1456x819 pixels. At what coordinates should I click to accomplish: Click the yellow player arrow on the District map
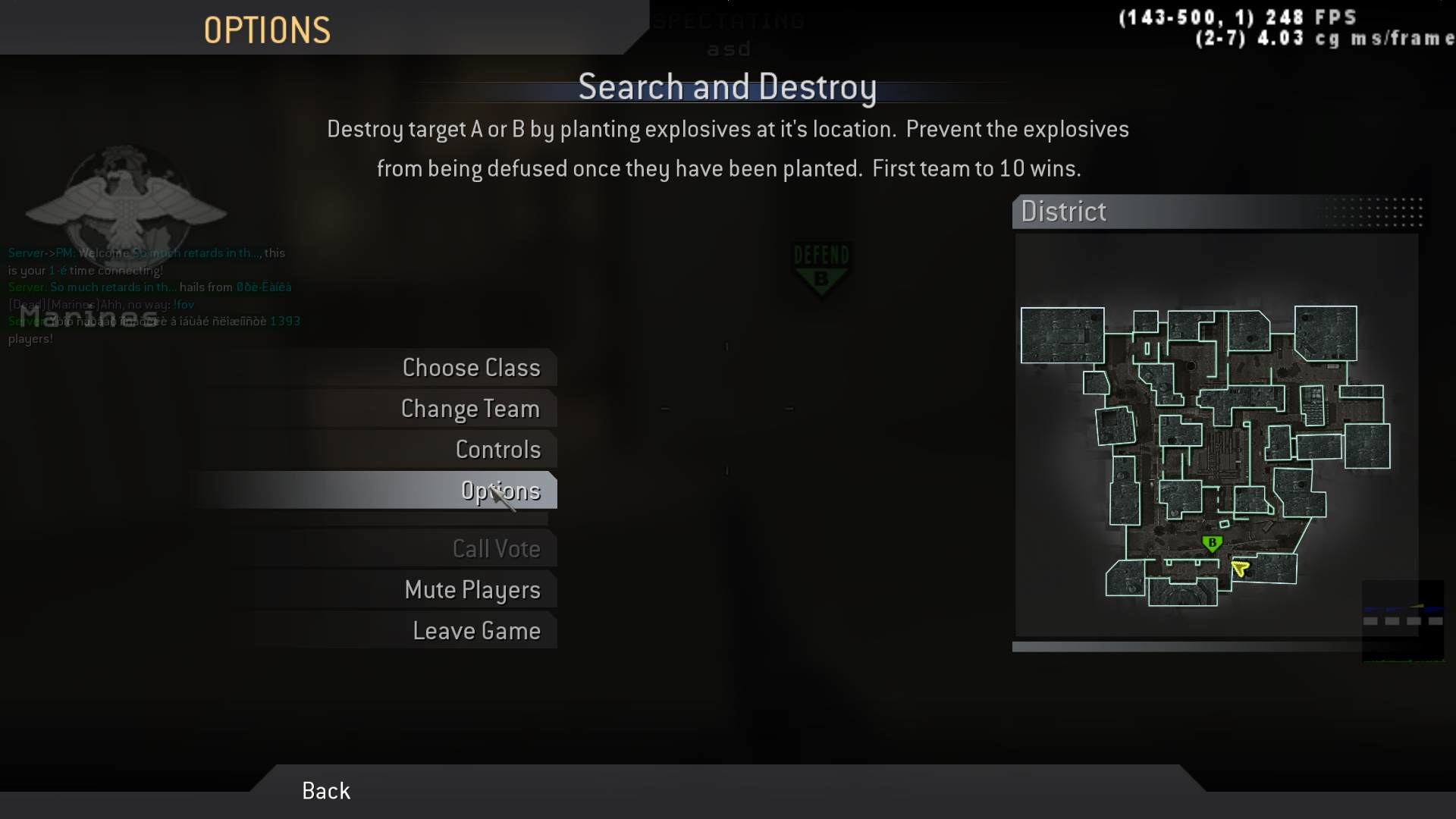(1239, 568)
